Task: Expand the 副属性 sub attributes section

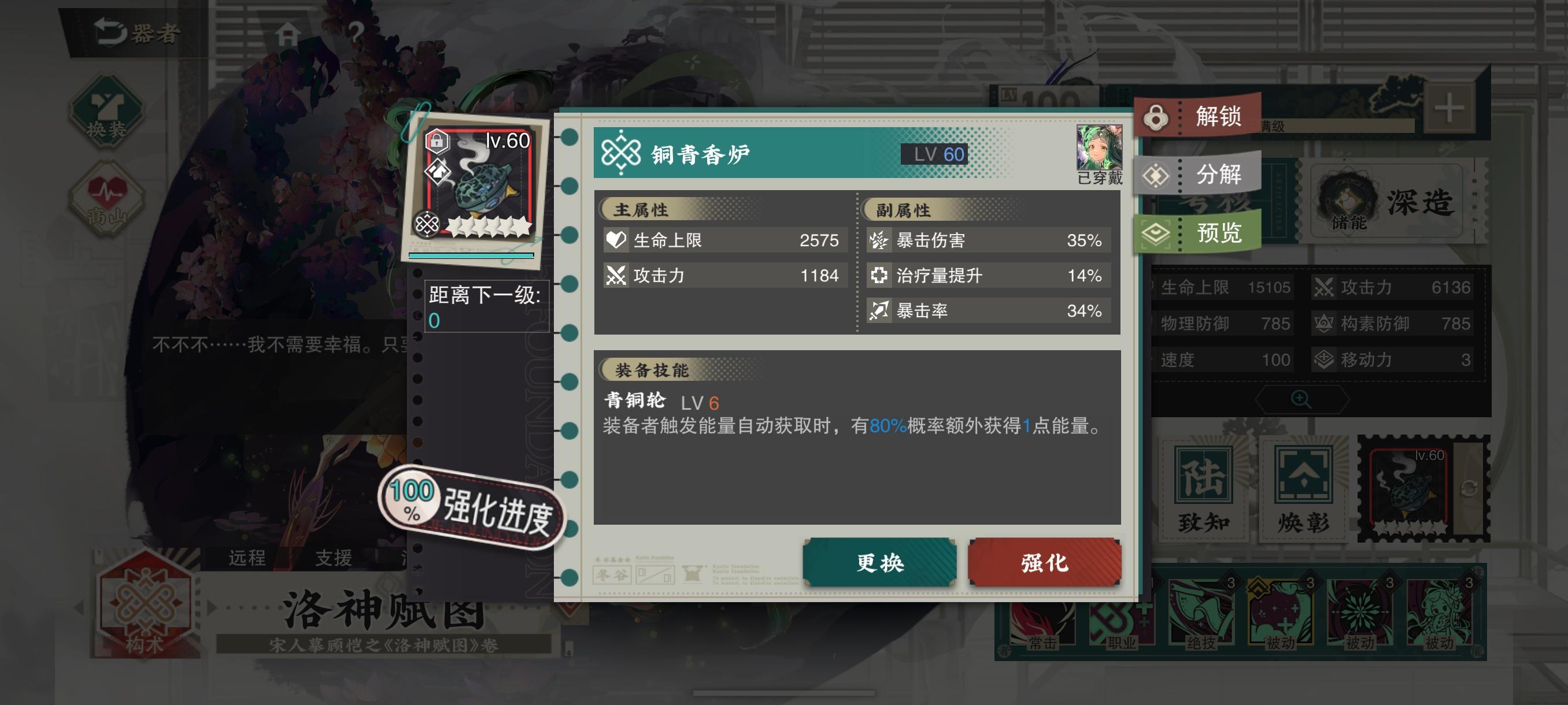Action: pos(902,211)
